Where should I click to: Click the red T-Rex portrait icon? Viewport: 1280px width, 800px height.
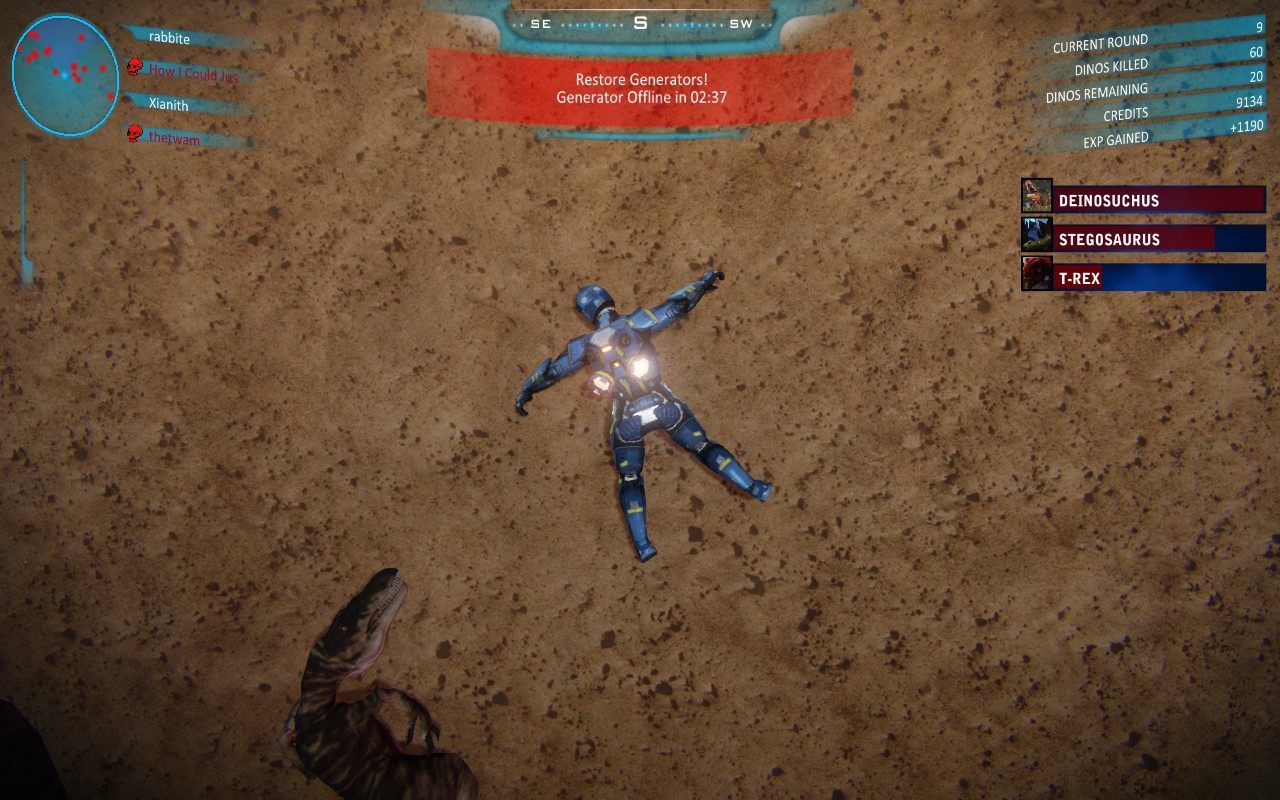pyautogui.click(x=1037, y=274)
